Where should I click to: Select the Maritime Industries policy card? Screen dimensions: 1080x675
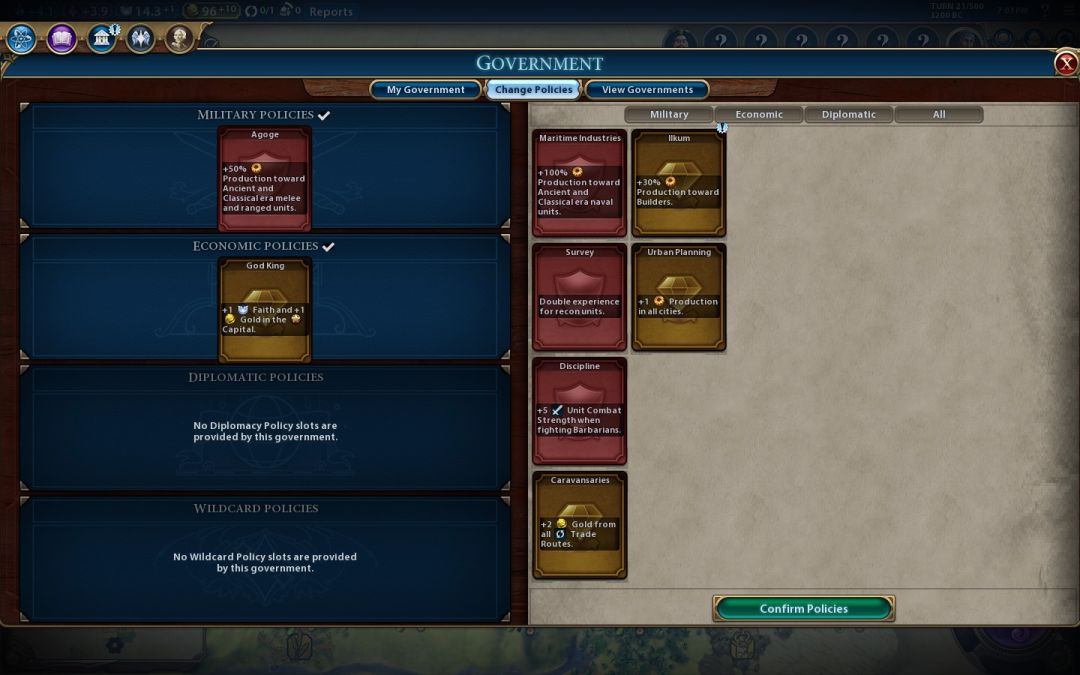point(579,183)
